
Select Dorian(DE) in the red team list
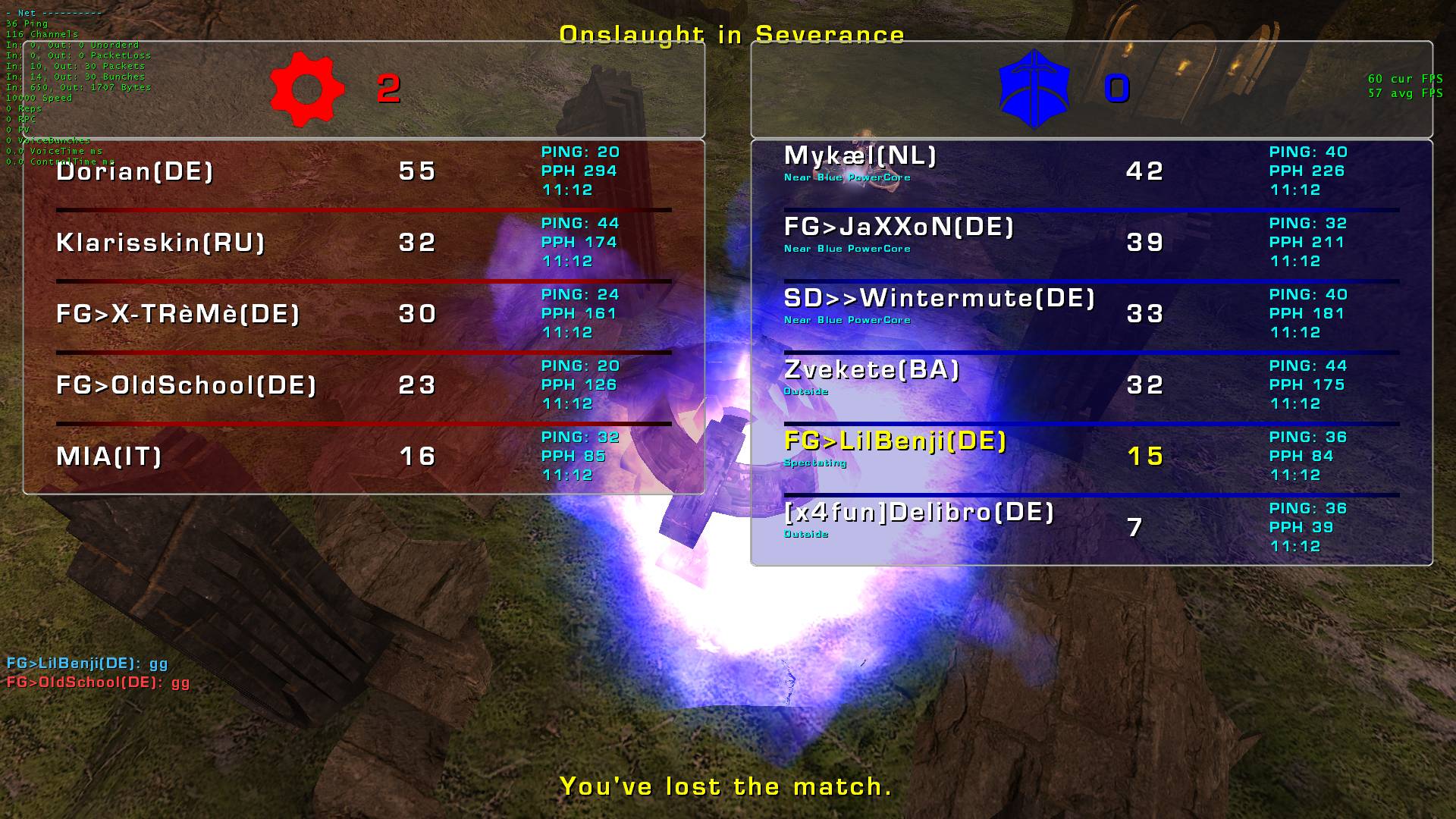pos(135,171)
